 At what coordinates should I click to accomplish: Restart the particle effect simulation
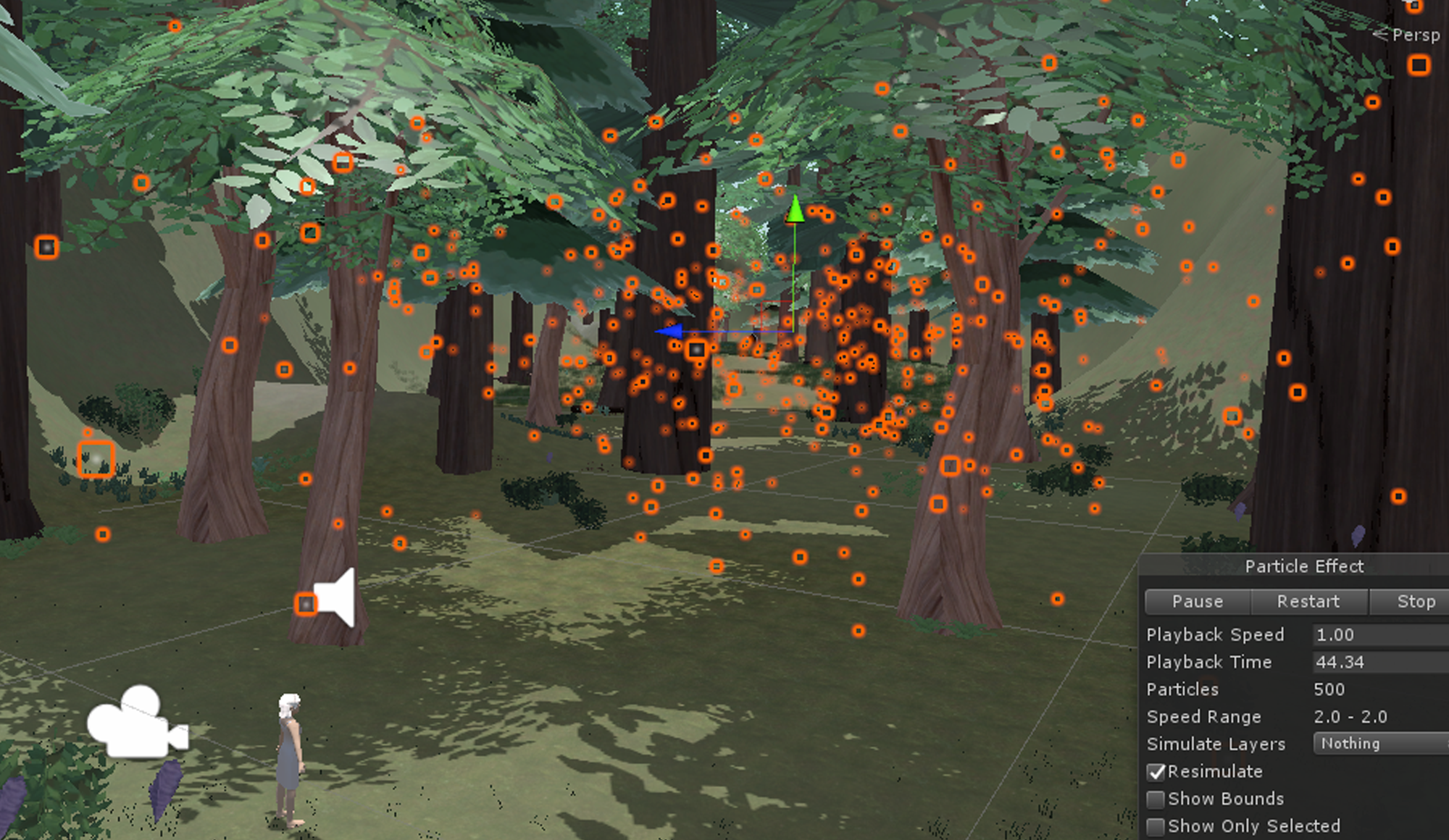1308,602
